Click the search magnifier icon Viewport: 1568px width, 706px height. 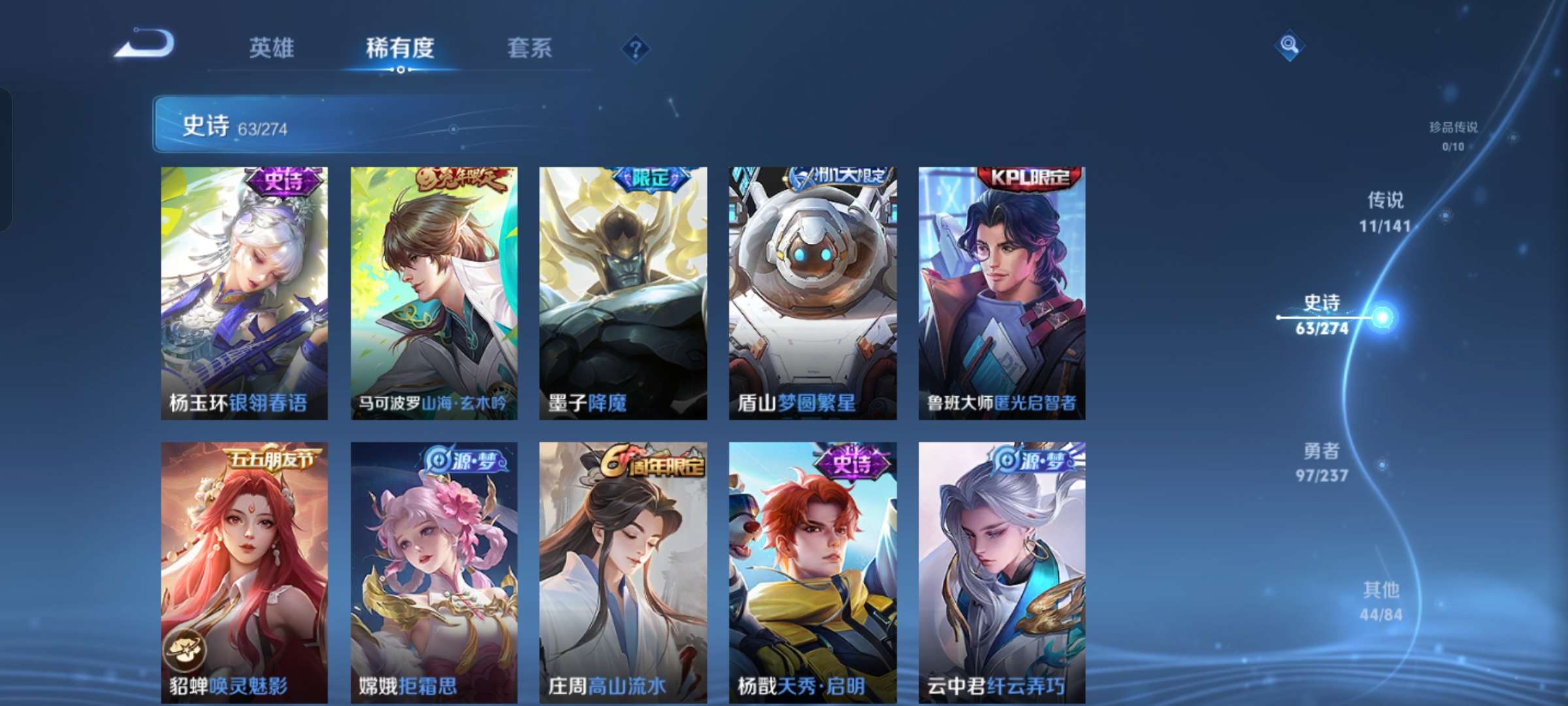(x=1288, y=47)
